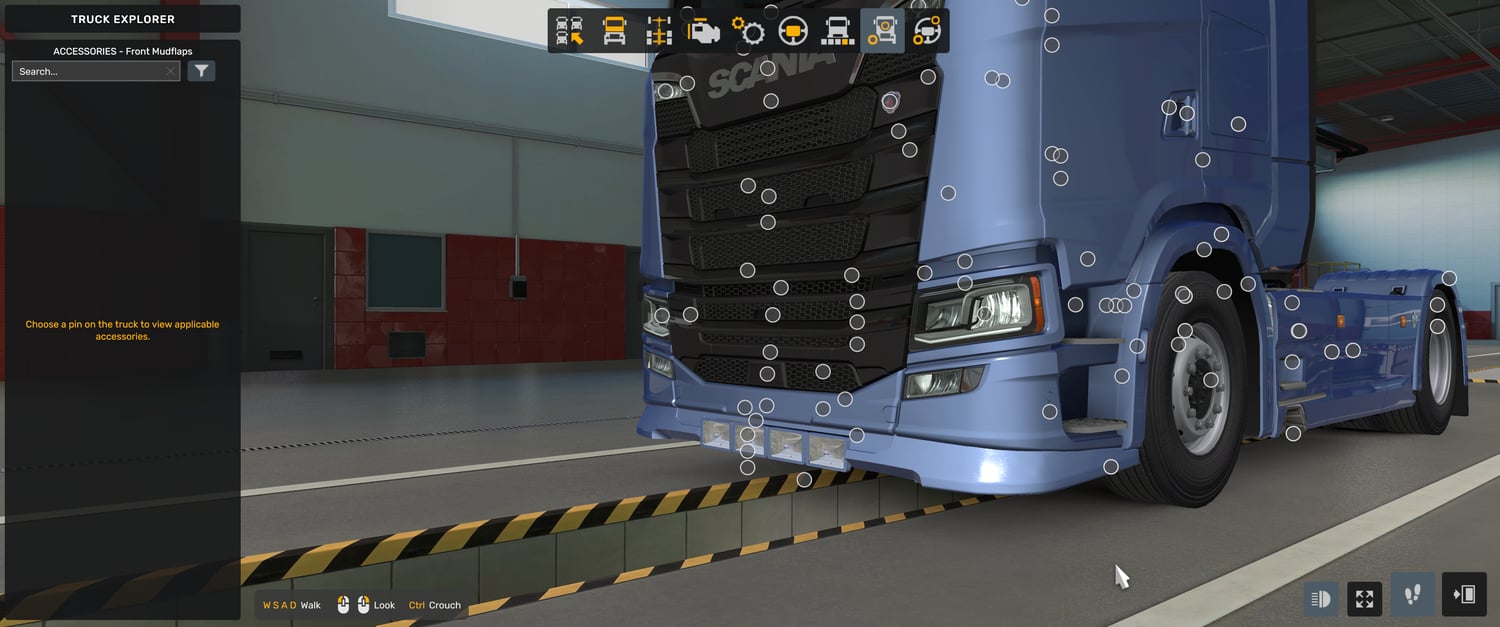This screenshot has width=1500, height=627.
Task: Select the yellow truck cabin category
Action: click(x=615, y=31)
